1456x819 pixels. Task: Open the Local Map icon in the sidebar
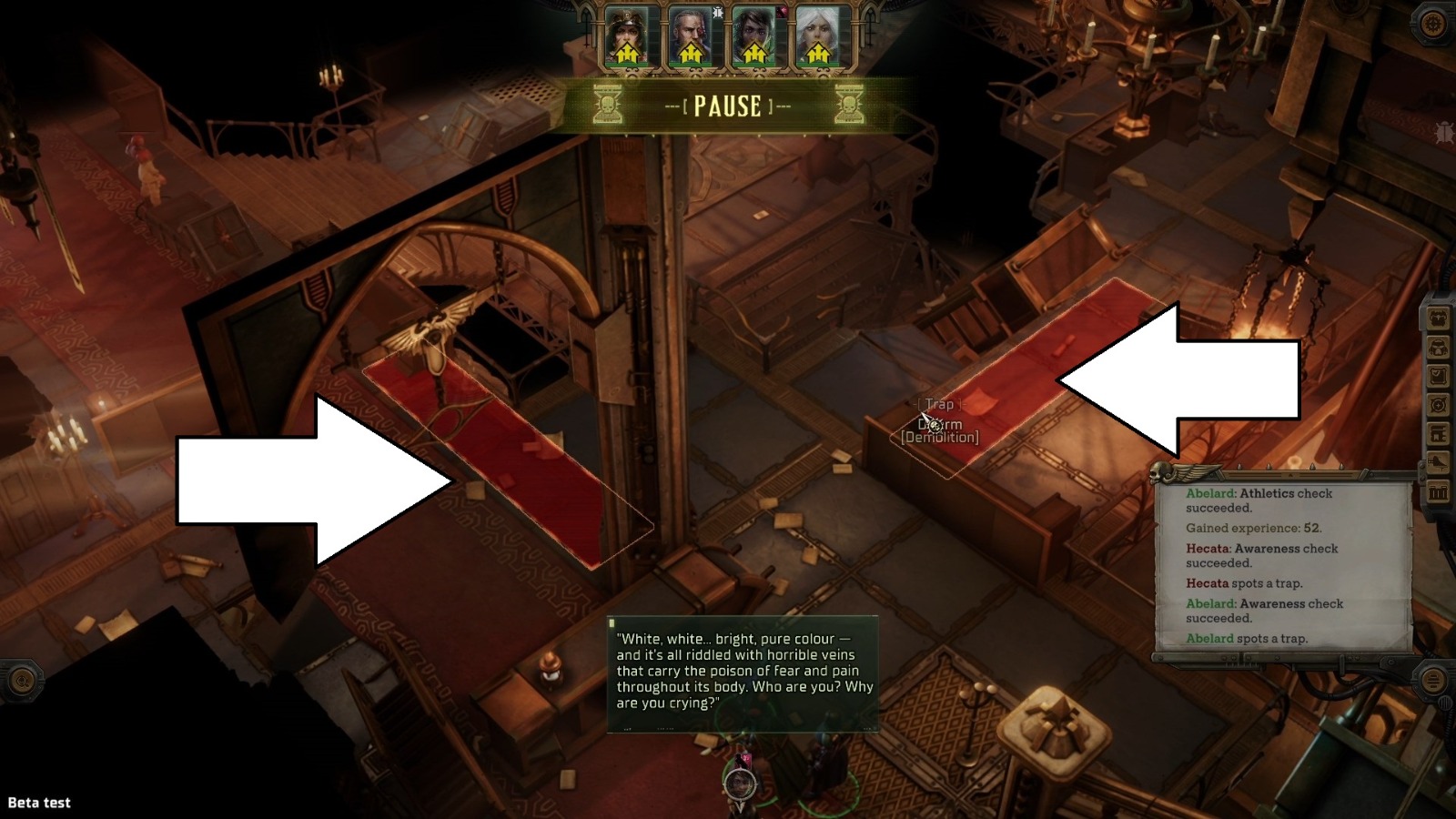(1437, 402)
